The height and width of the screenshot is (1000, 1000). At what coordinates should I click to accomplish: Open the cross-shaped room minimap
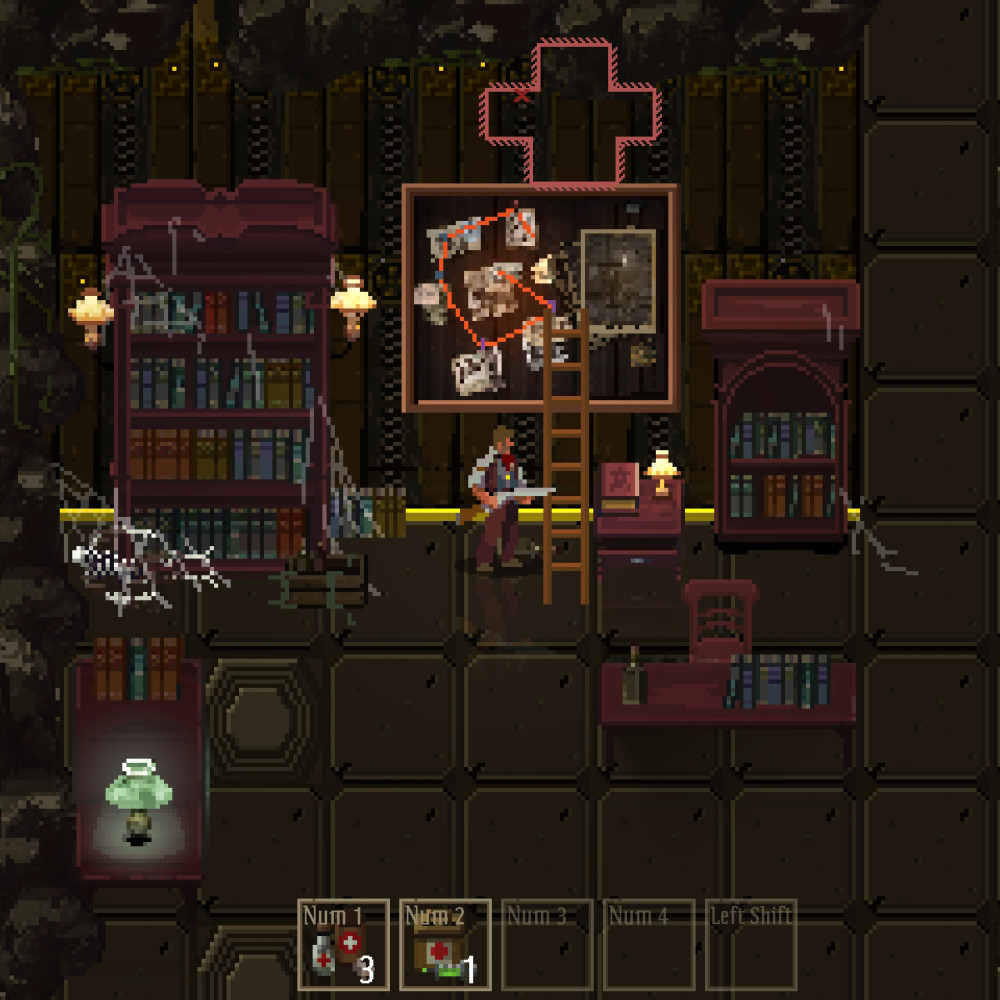(572, 112)
